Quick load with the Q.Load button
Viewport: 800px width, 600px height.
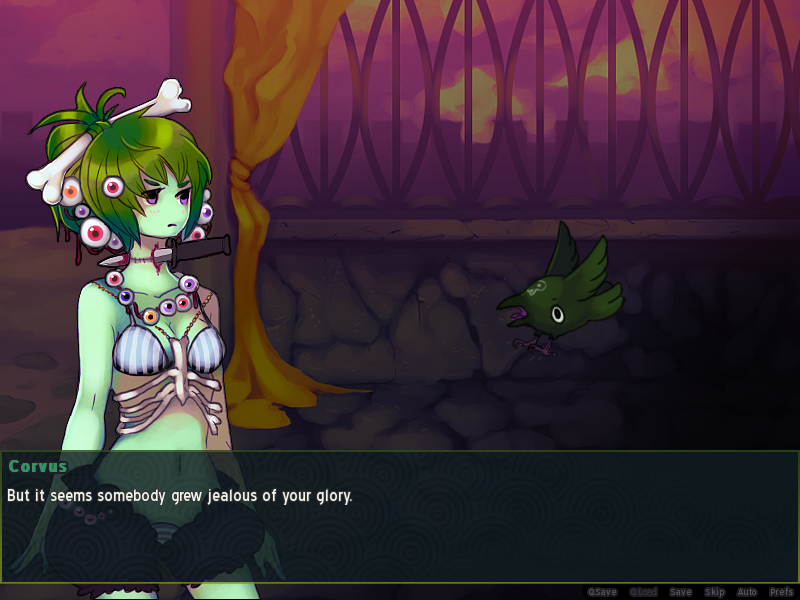tap(643, 592)
